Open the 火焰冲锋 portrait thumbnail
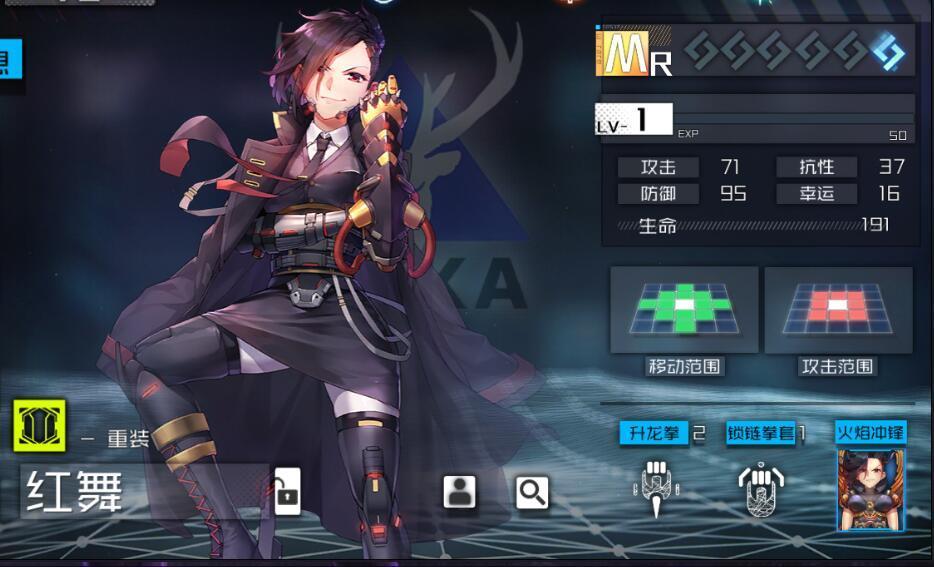 pyautogui.click(x=871, y=489)
